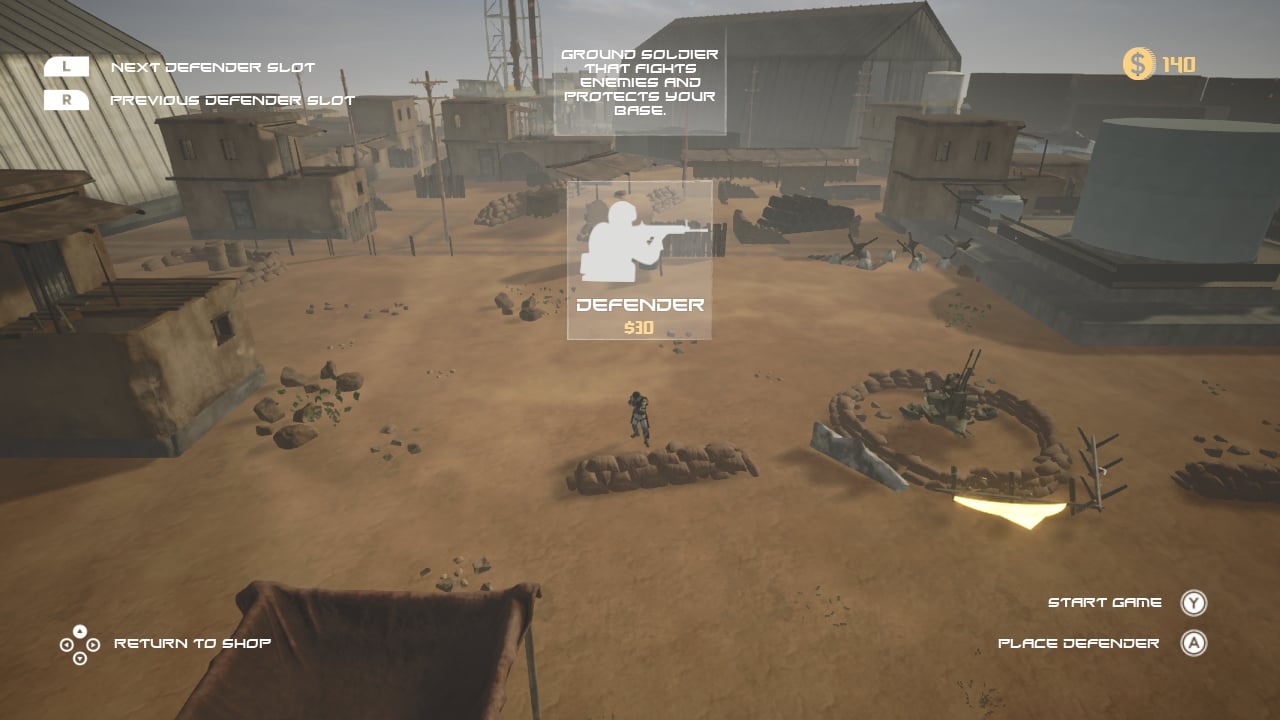
Task: Click the L shoulder button icon
Action: [x=66, y=66]
